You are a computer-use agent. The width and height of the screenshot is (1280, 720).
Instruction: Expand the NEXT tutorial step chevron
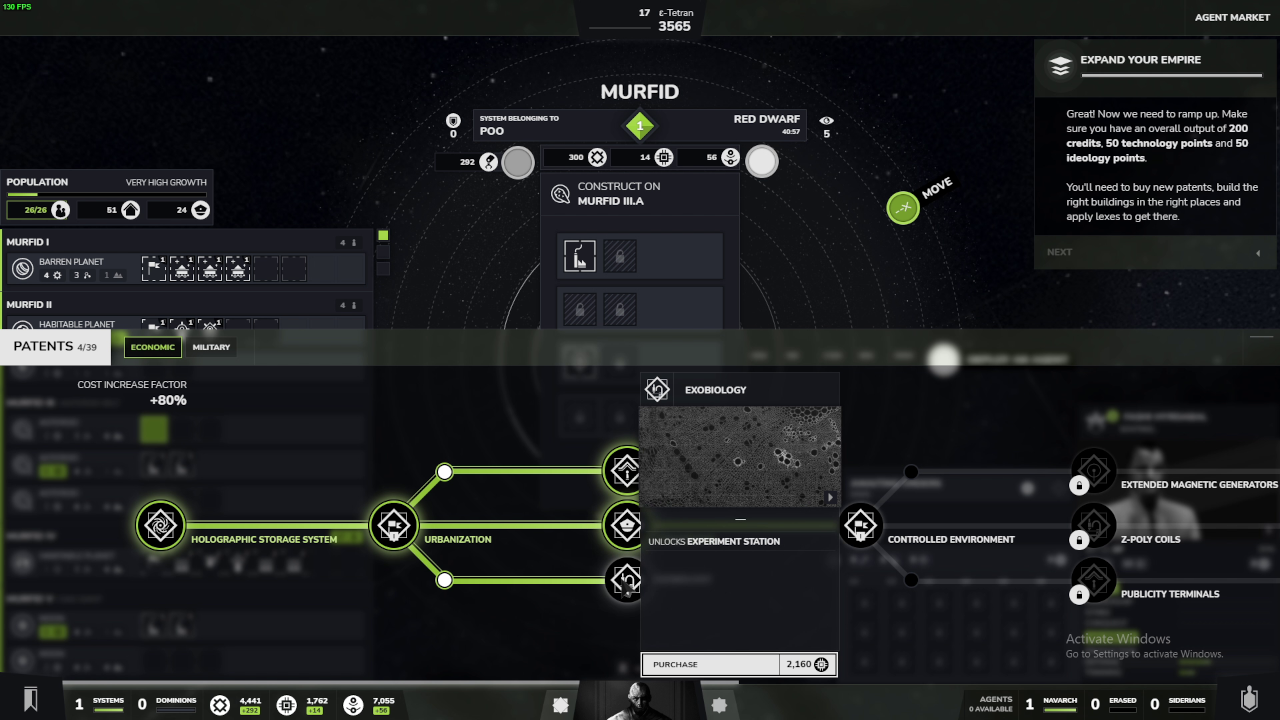pos(1257,252)
